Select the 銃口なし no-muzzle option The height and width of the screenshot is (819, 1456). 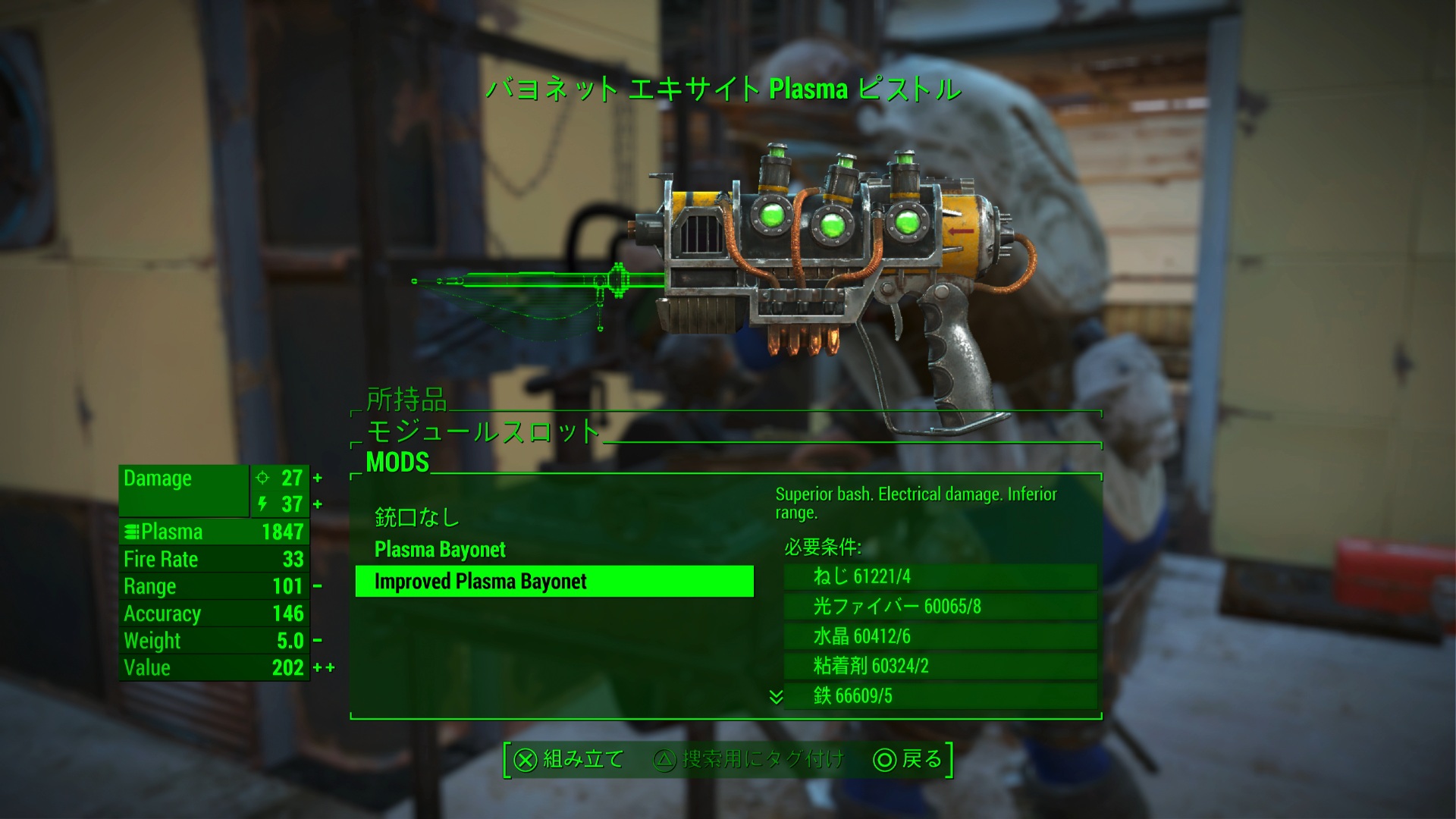417,517
